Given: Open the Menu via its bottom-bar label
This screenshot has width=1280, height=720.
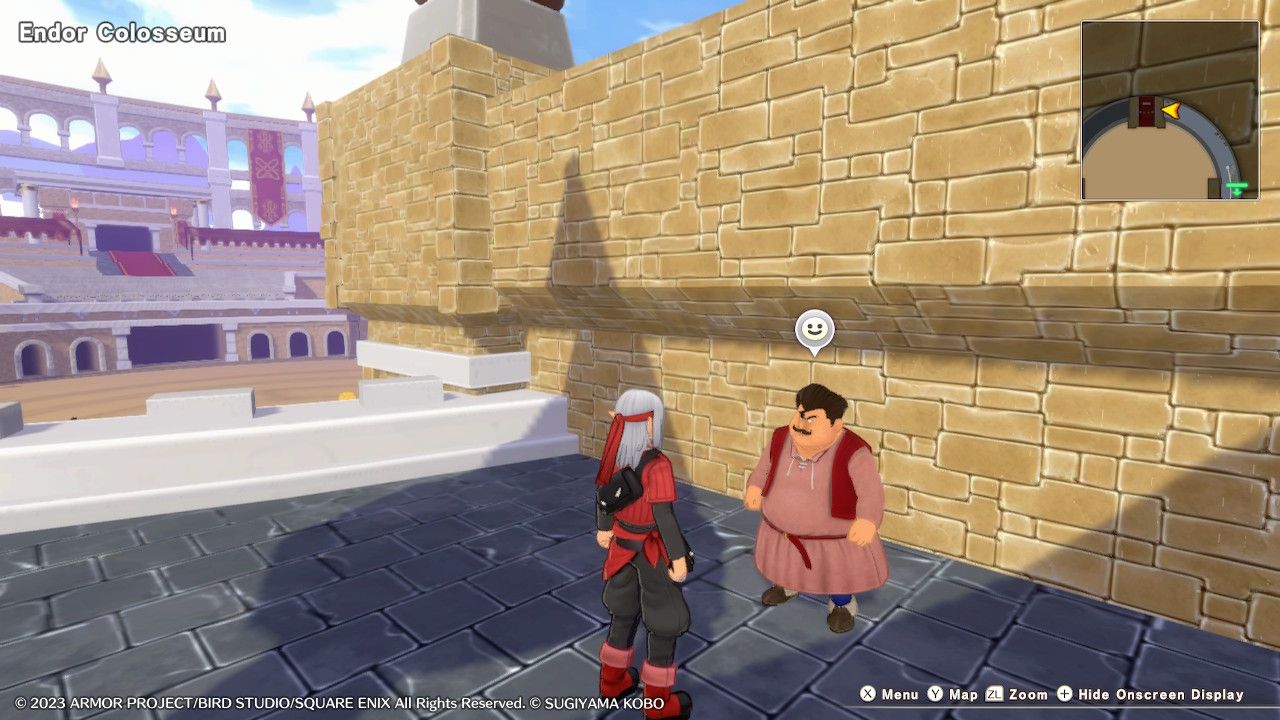Looking at the screenshot, I should [x=900, y=694].
